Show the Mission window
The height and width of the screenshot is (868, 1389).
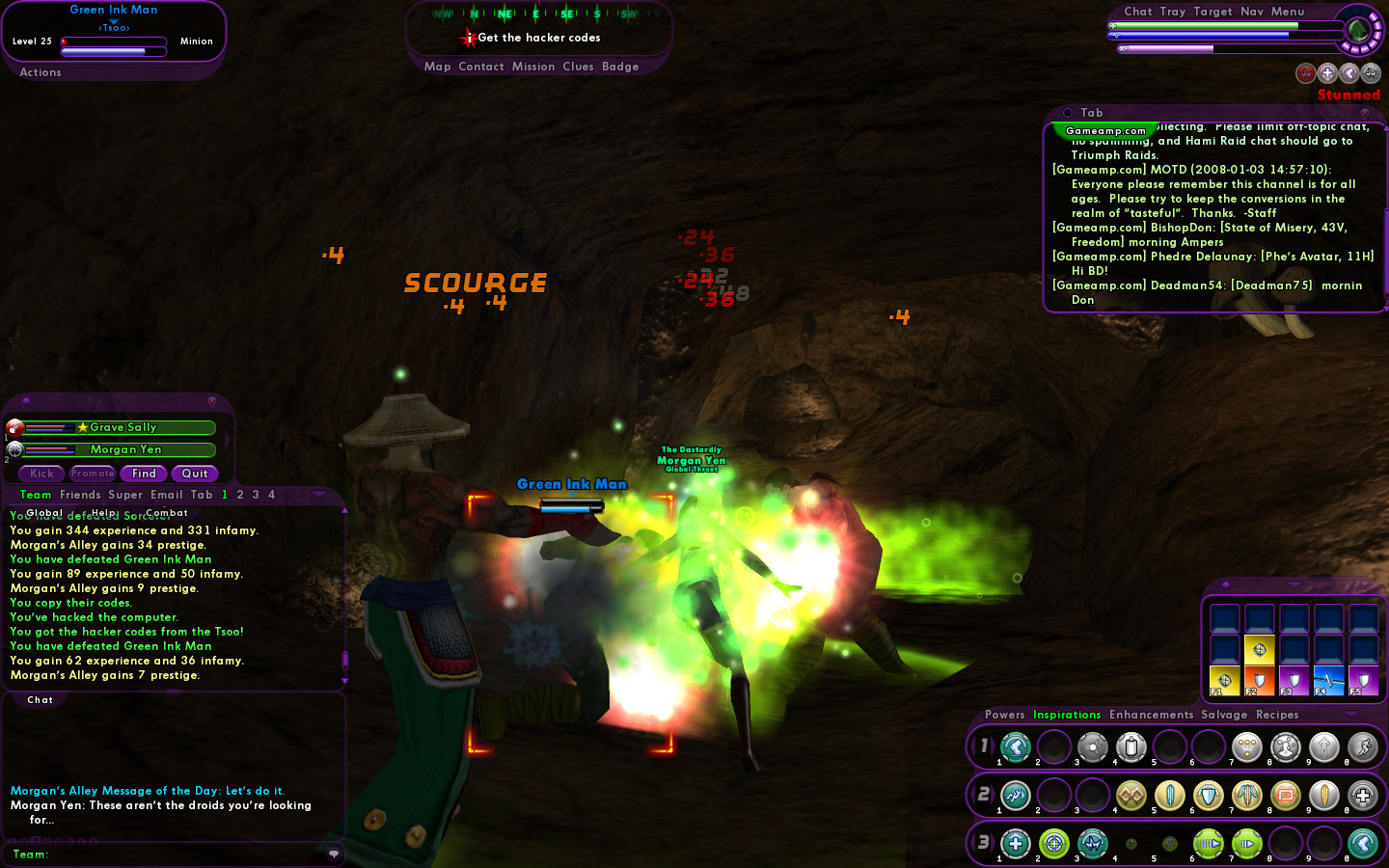click(x=533, y=67)
